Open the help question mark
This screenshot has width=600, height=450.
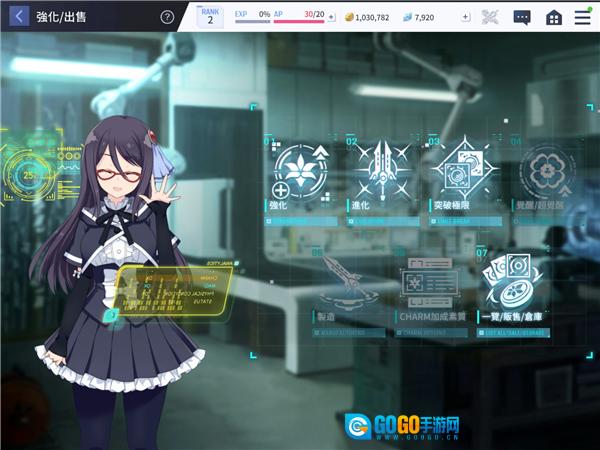[167, 17]
